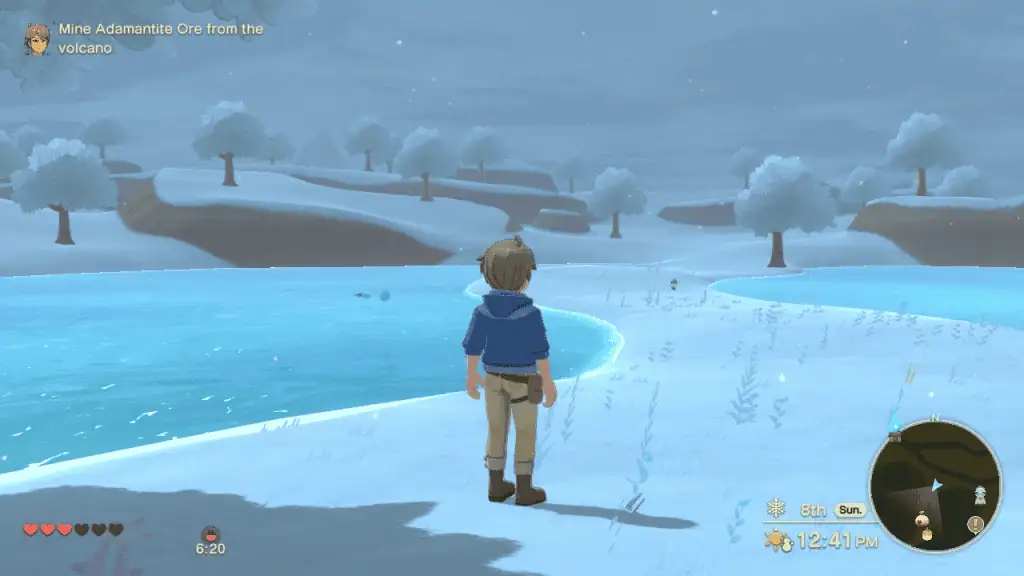Open the circular minimap
The image size is (1024, 576).
pyautogui.click(x=934, y=486)
